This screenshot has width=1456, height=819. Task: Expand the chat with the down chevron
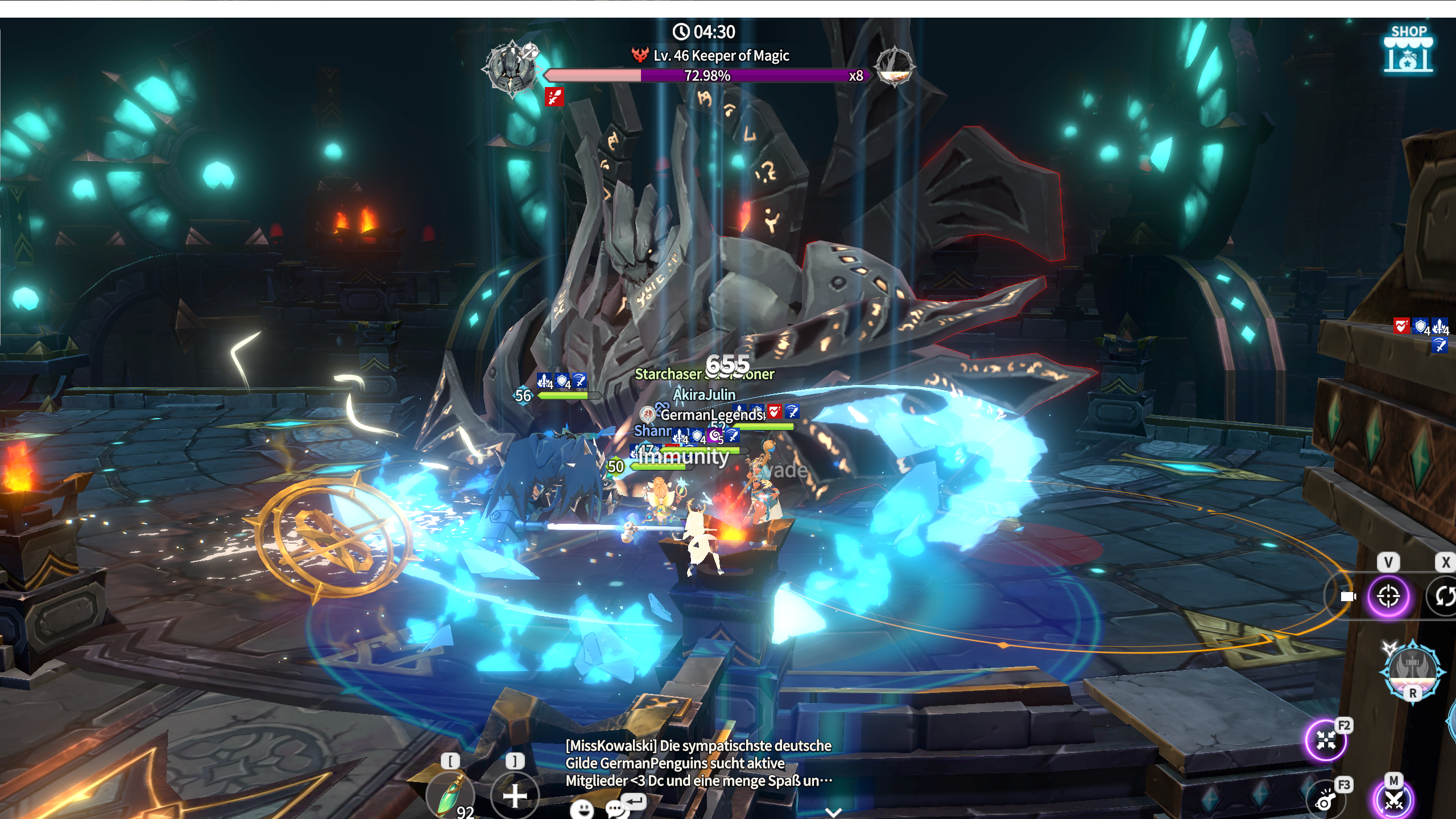coord(833,812)
